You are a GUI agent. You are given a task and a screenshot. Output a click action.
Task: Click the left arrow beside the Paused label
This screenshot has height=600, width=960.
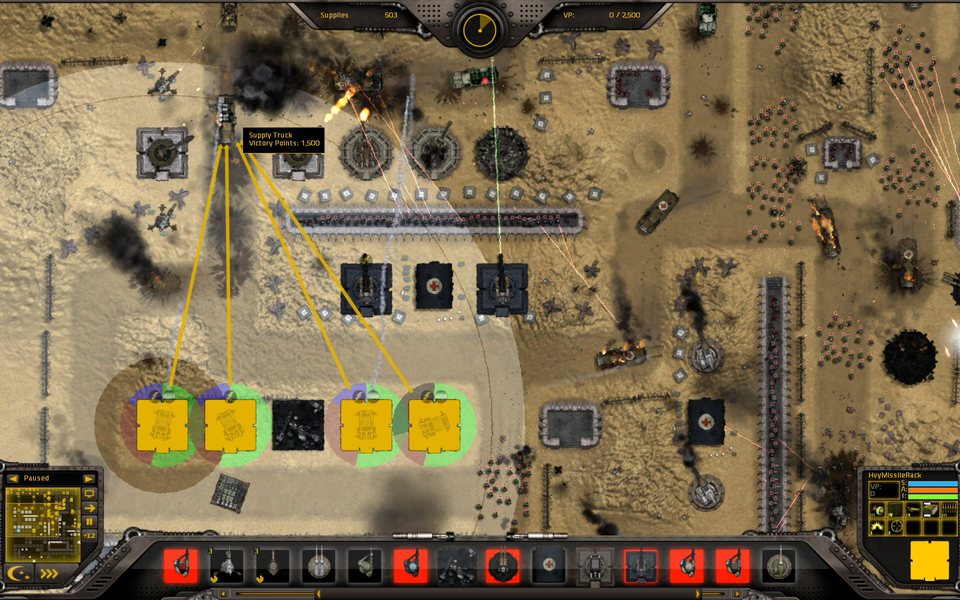(13, 479)
